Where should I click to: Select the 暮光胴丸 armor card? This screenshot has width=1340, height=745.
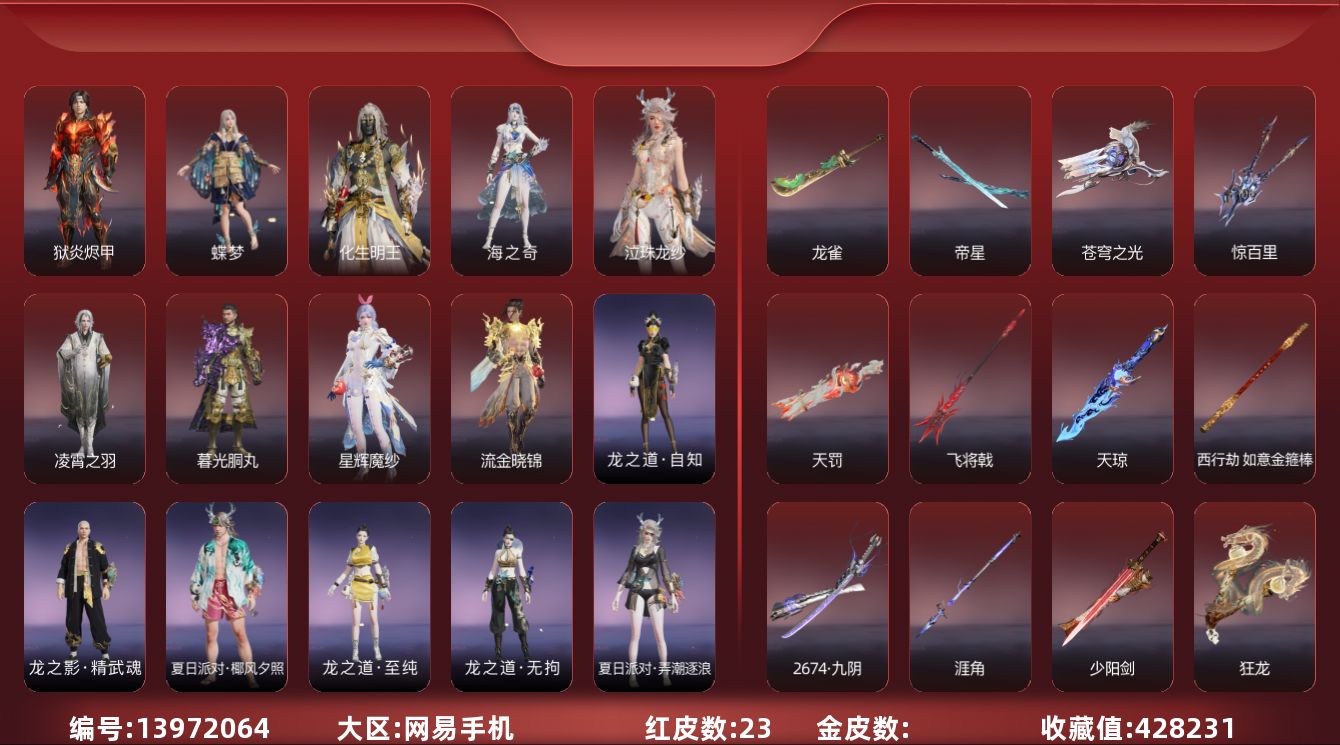point(226,388)
